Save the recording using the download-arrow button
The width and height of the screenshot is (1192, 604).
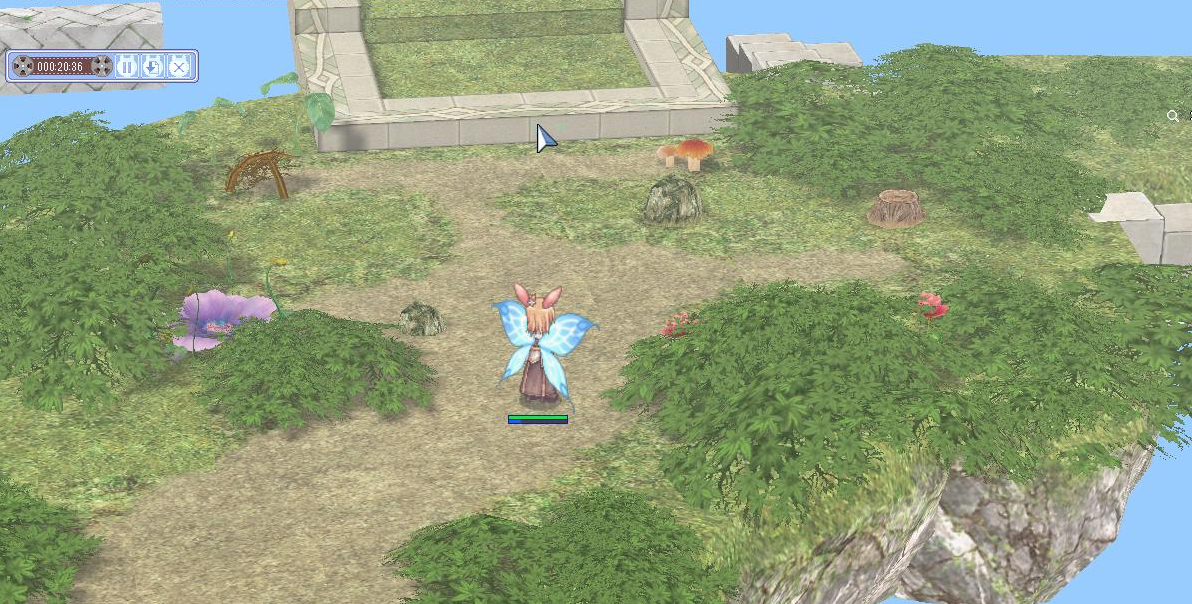pos(152,66)
